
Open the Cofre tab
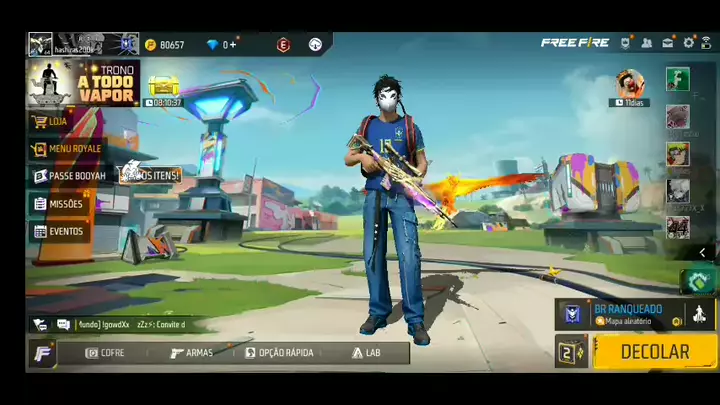pyautogui.click(x=106, y=353)
